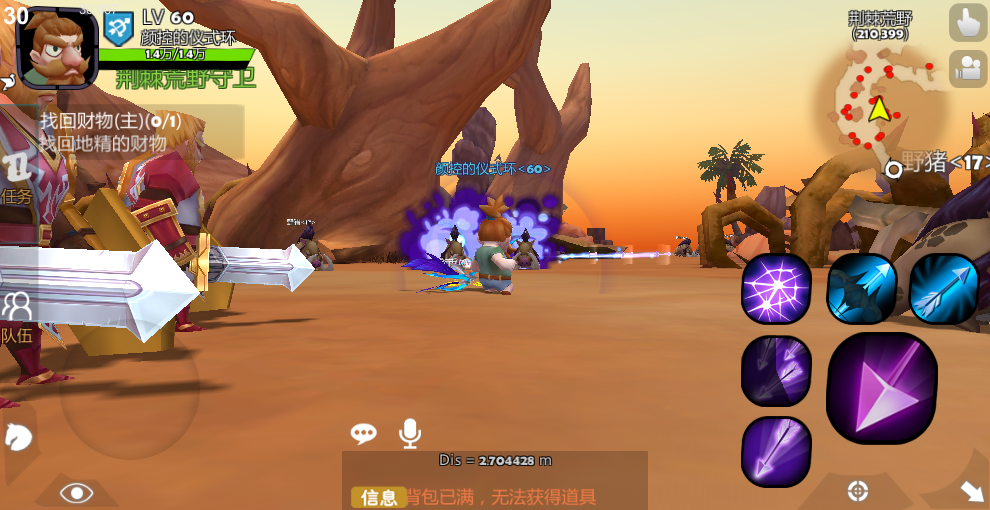Image resolution: width=990 pixels, height=510 pixels.
Task: Cast the purple starburst web skill
Action: (776, 289)
